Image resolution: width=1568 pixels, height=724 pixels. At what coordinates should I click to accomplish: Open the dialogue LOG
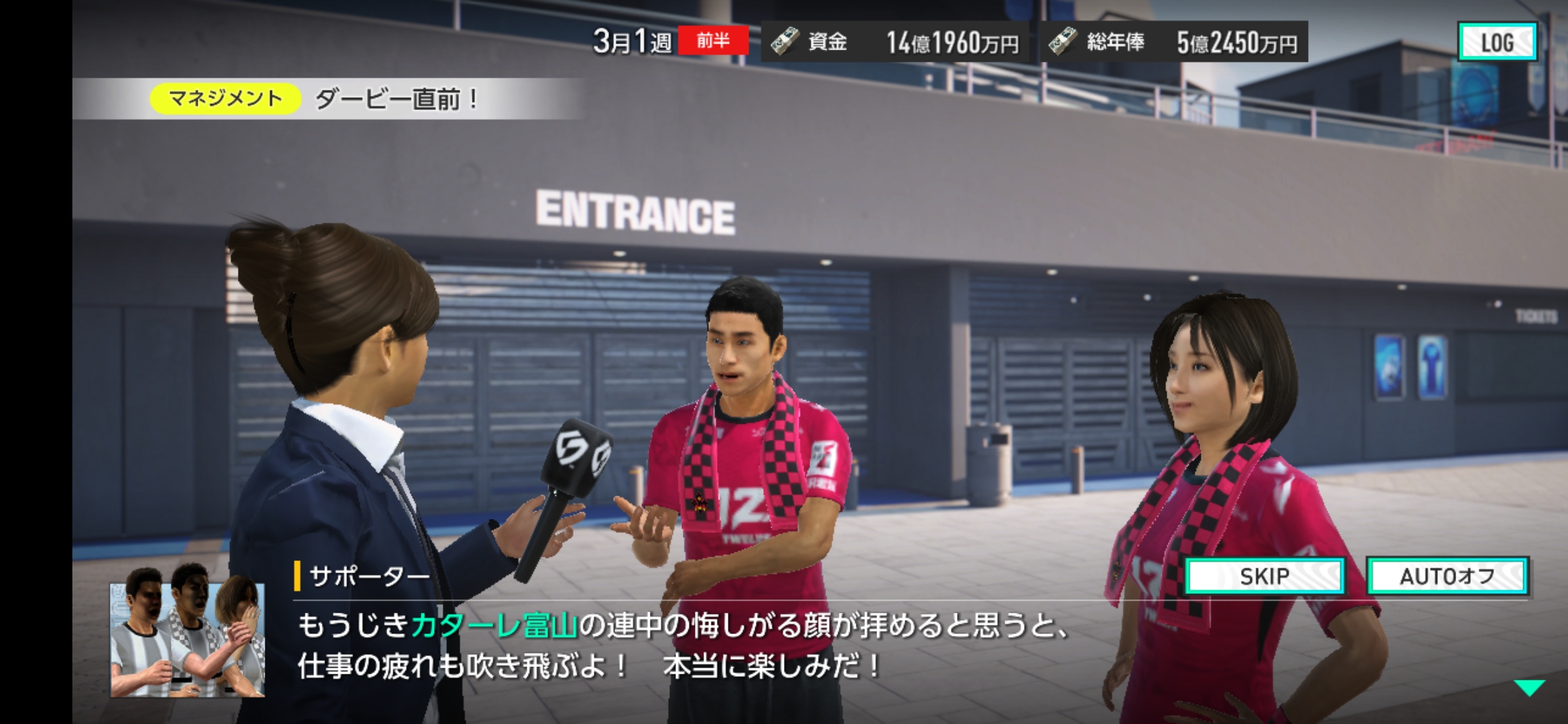[1497, 42]
